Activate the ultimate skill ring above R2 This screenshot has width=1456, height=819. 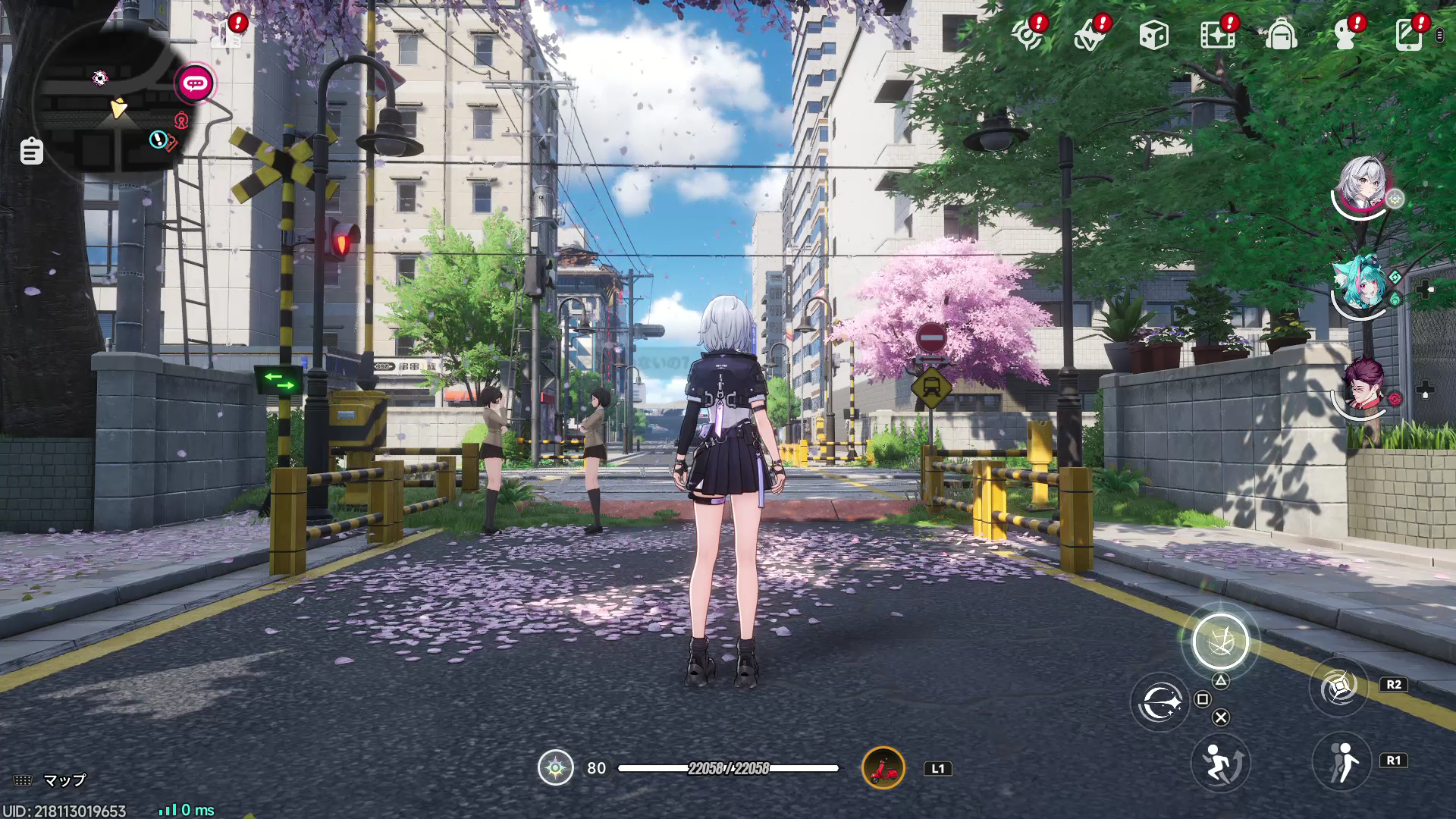tap(1222, 641)
